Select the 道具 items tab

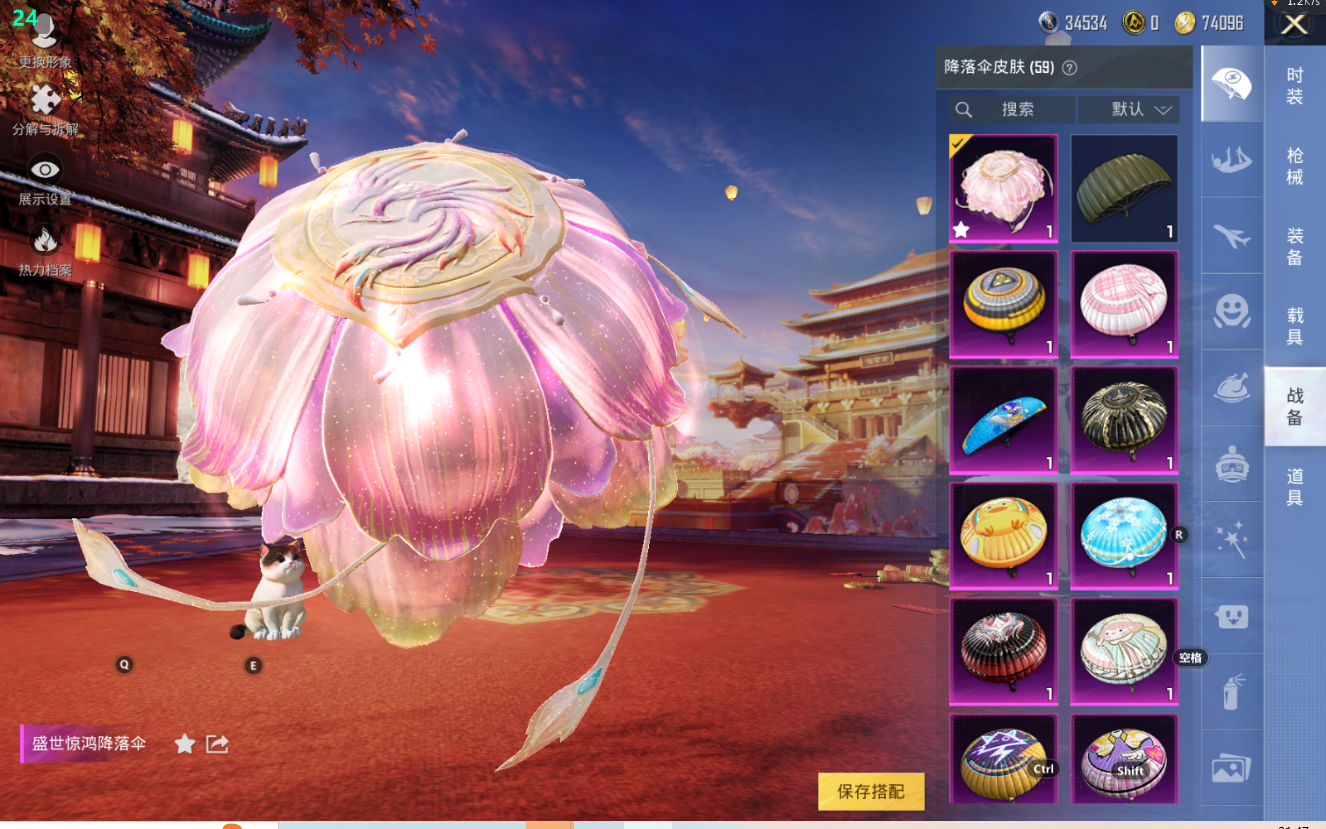point(1295,487)
